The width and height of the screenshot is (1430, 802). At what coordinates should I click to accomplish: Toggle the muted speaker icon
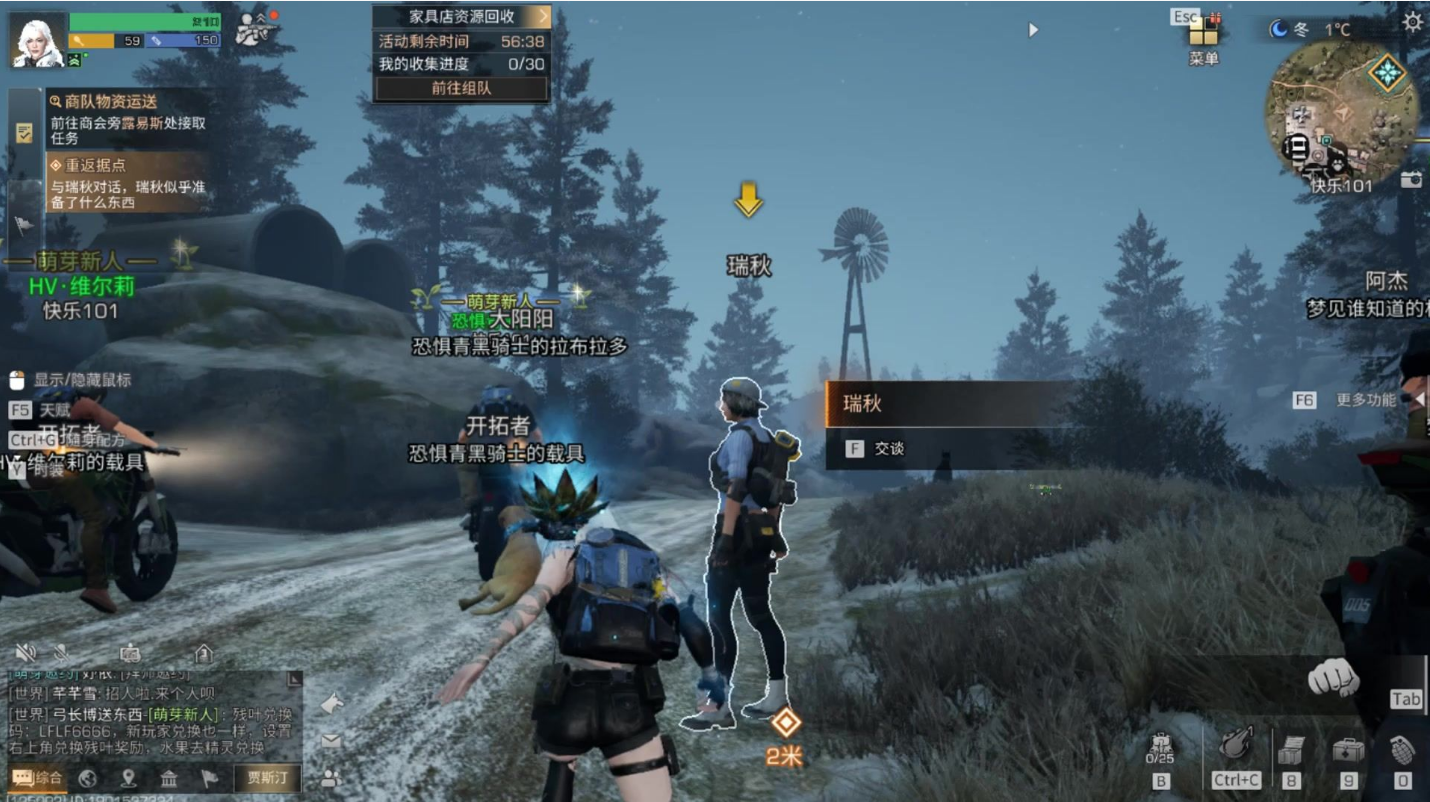[25, 653]
